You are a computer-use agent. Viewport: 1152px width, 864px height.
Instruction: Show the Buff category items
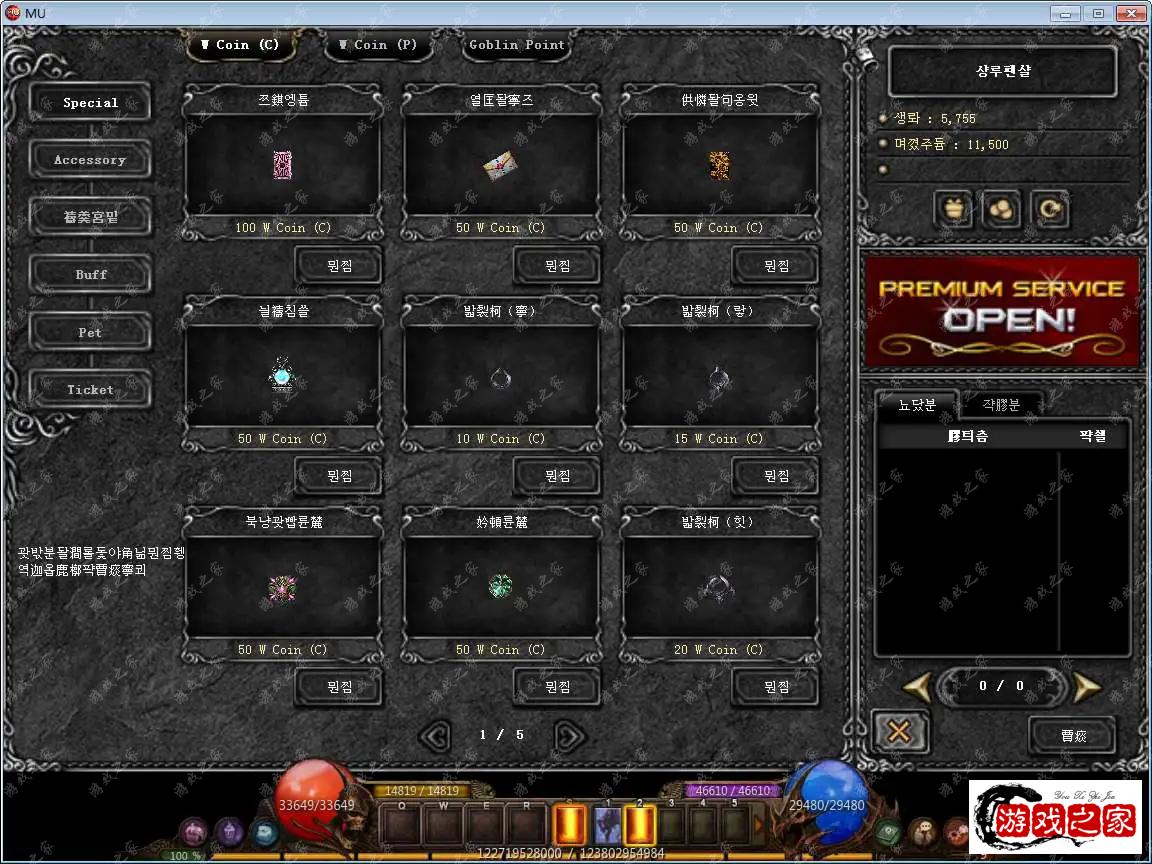point(90,274)
